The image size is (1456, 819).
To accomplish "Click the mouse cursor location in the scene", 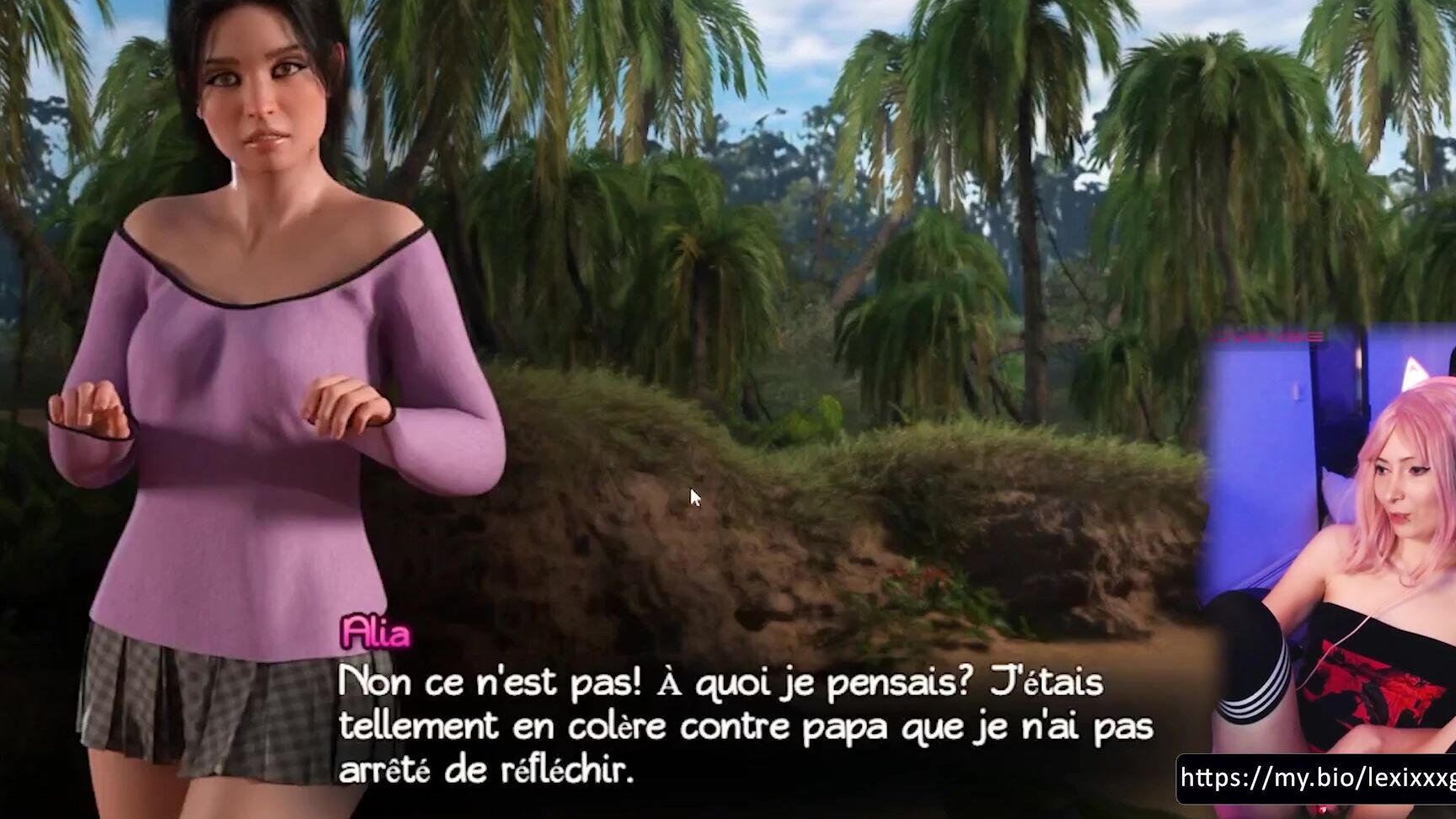I will 693,497.
